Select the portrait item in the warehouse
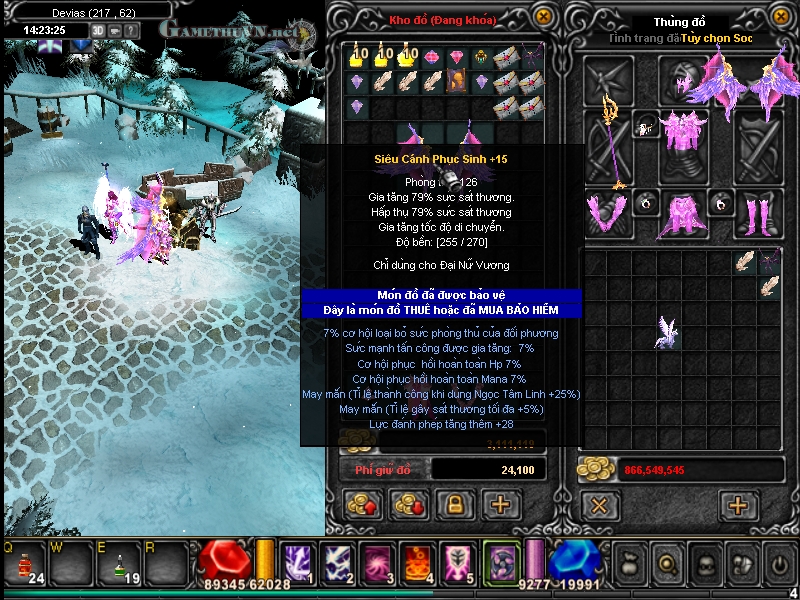Image resolution: width=800 pixels, height=600 pixels. click(x=456, y=82)
